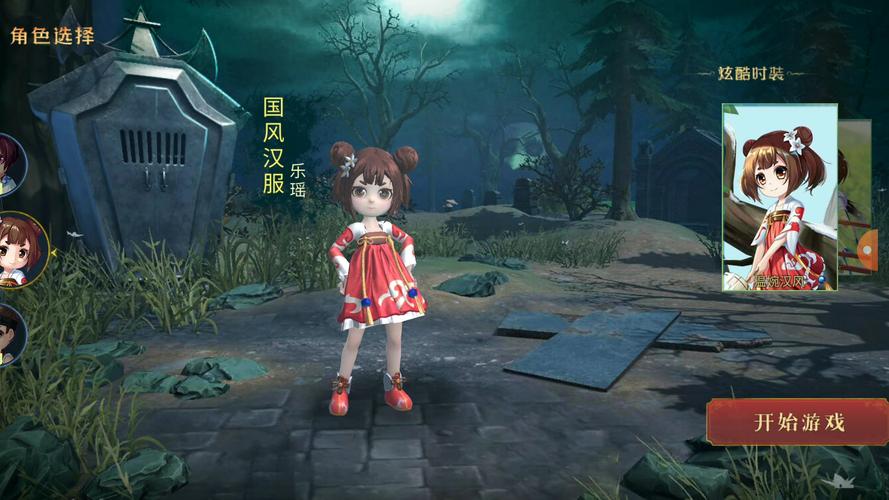Switch to the black-haired character portrait

pos(8,334)
